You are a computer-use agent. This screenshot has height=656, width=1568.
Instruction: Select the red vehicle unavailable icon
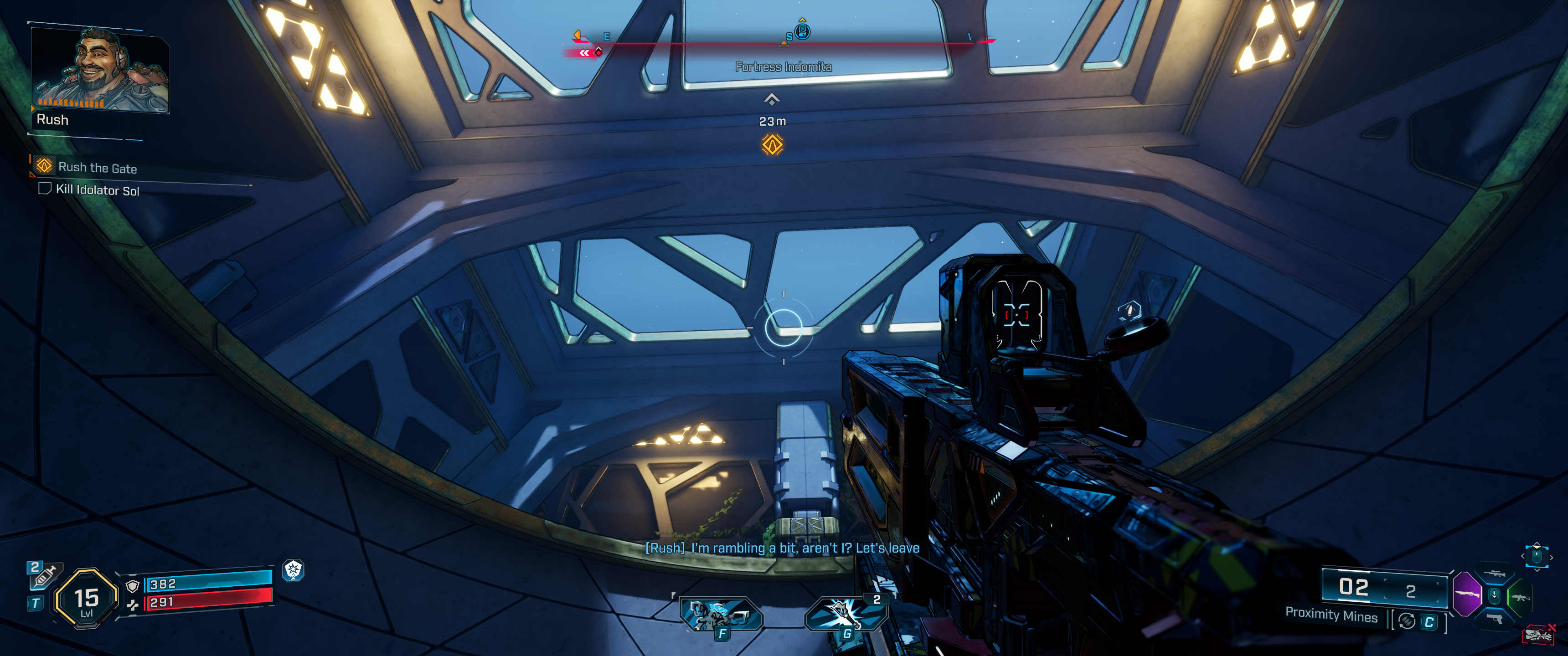(1538, 635)
